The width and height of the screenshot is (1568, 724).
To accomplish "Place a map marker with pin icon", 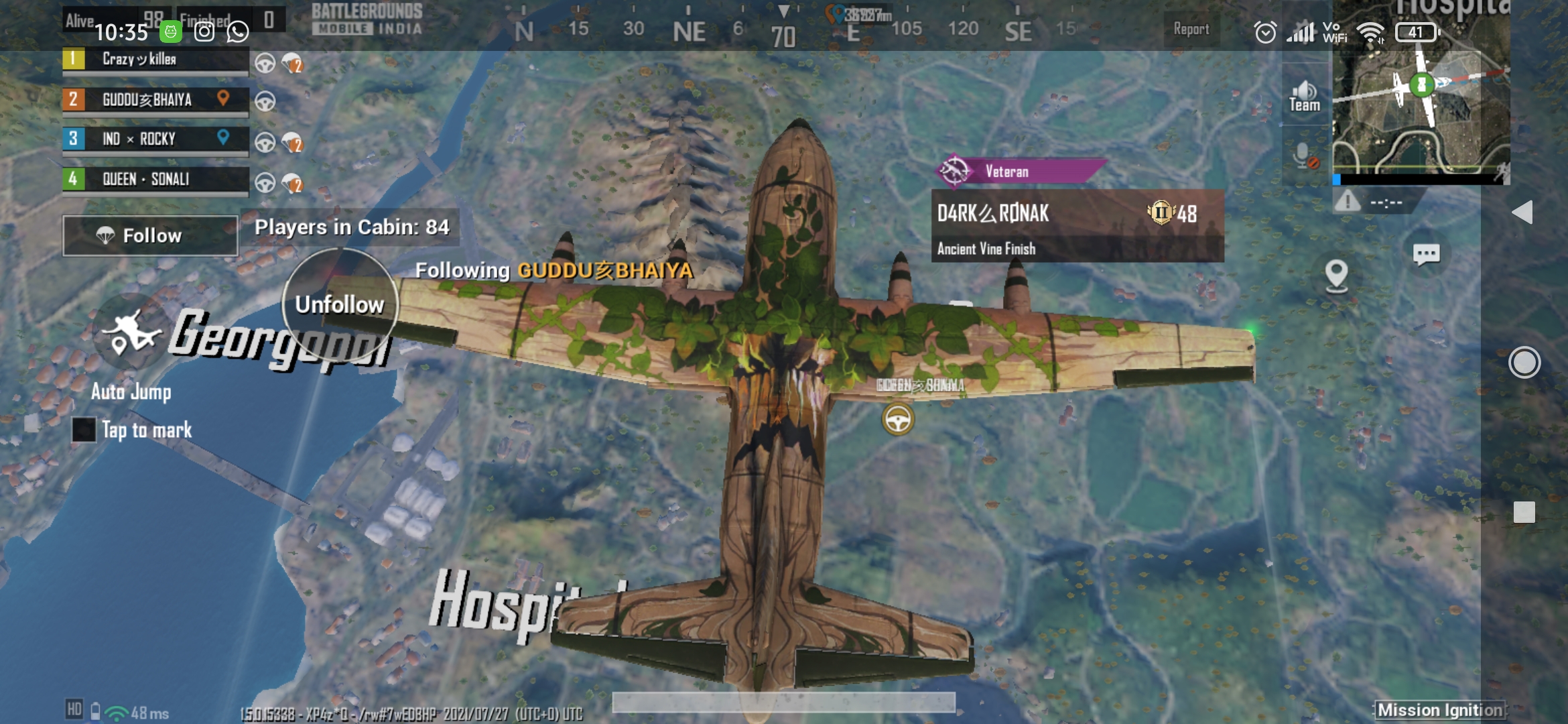I will pos(1336,276).
